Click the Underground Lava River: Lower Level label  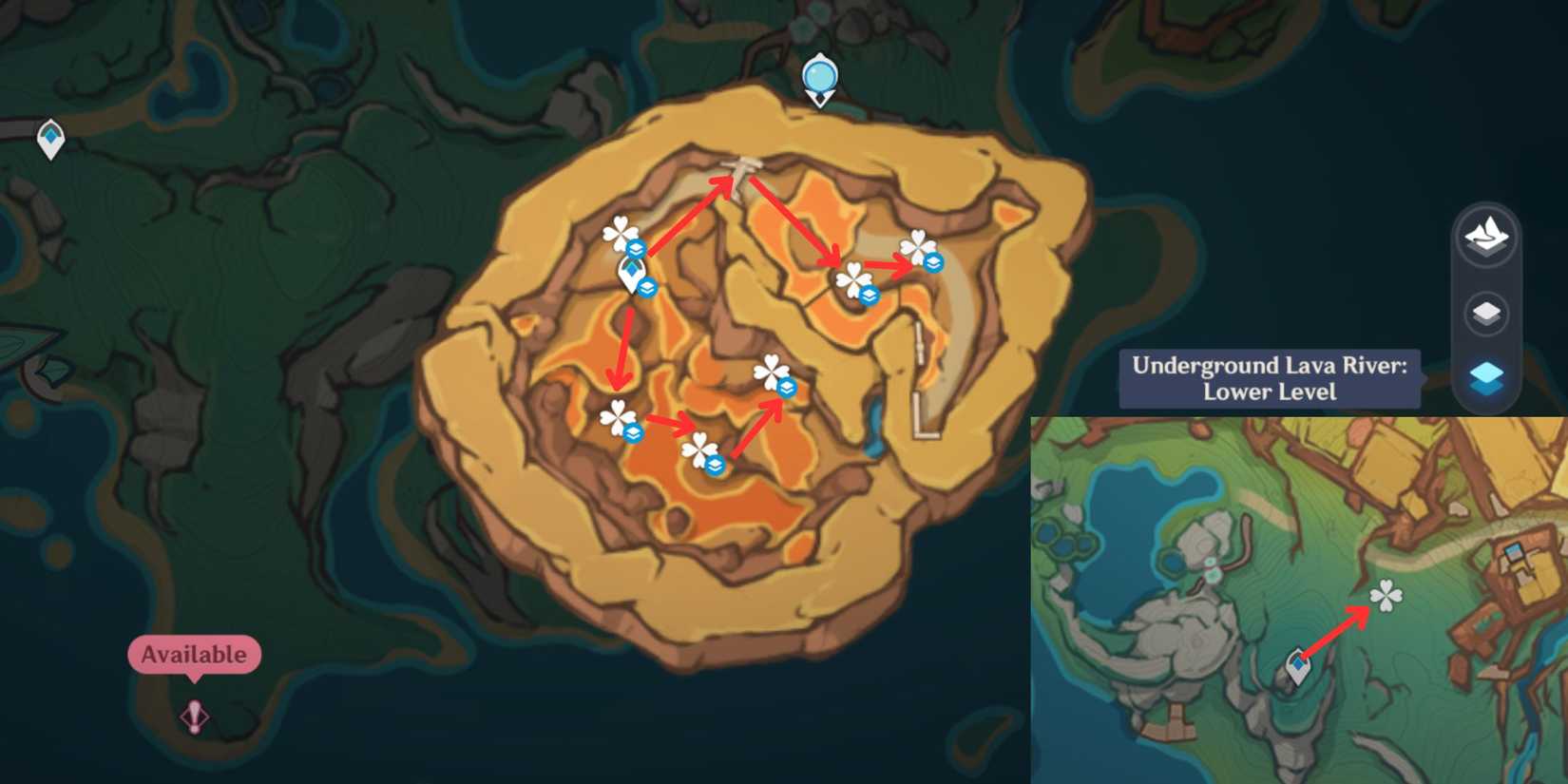point(1271,378)
